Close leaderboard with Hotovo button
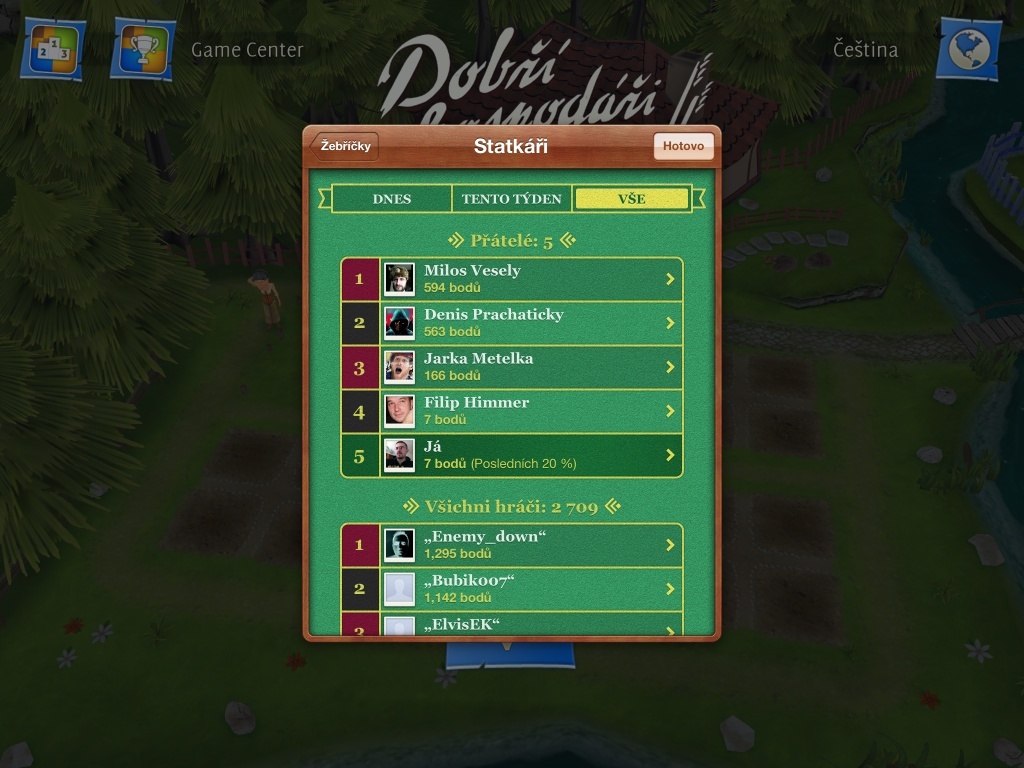 pos(684,146)
